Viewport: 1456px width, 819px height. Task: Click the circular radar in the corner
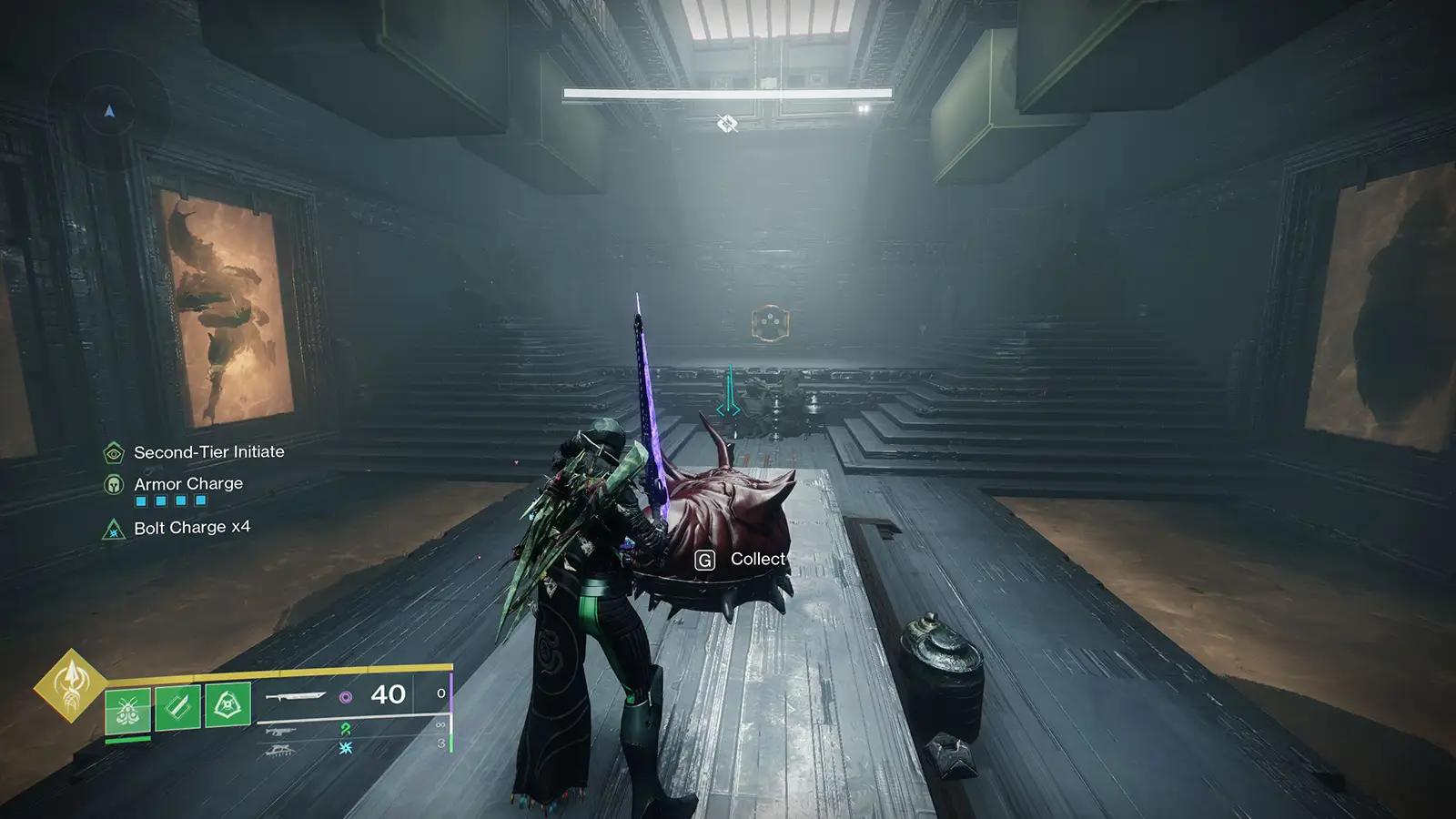click(x=109, y=111)
